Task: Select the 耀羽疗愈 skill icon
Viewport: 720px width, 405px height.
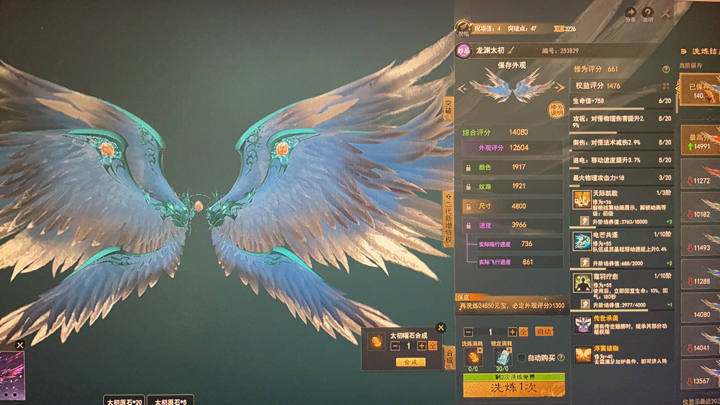Action: [581, 282]
